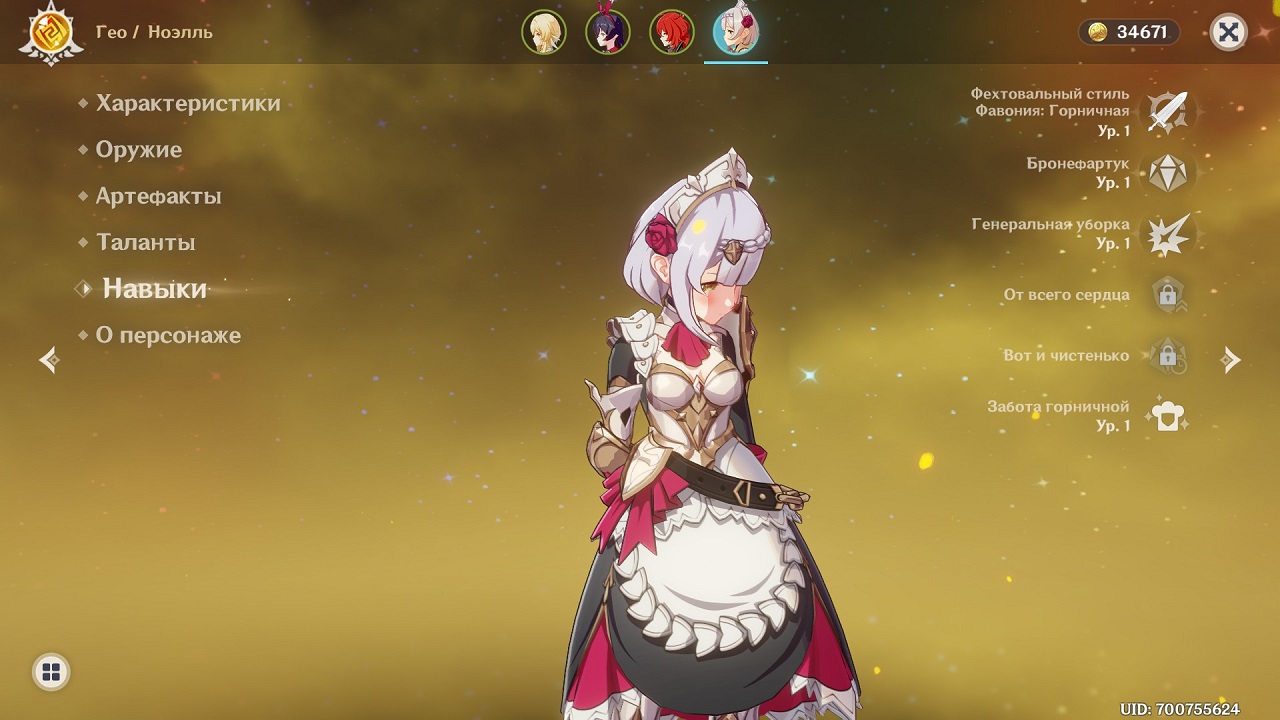Image resolution: width=1280 pixels, height=720 pixels.
Task: Open the Характеристики menu entry
Action: point(187,103)
